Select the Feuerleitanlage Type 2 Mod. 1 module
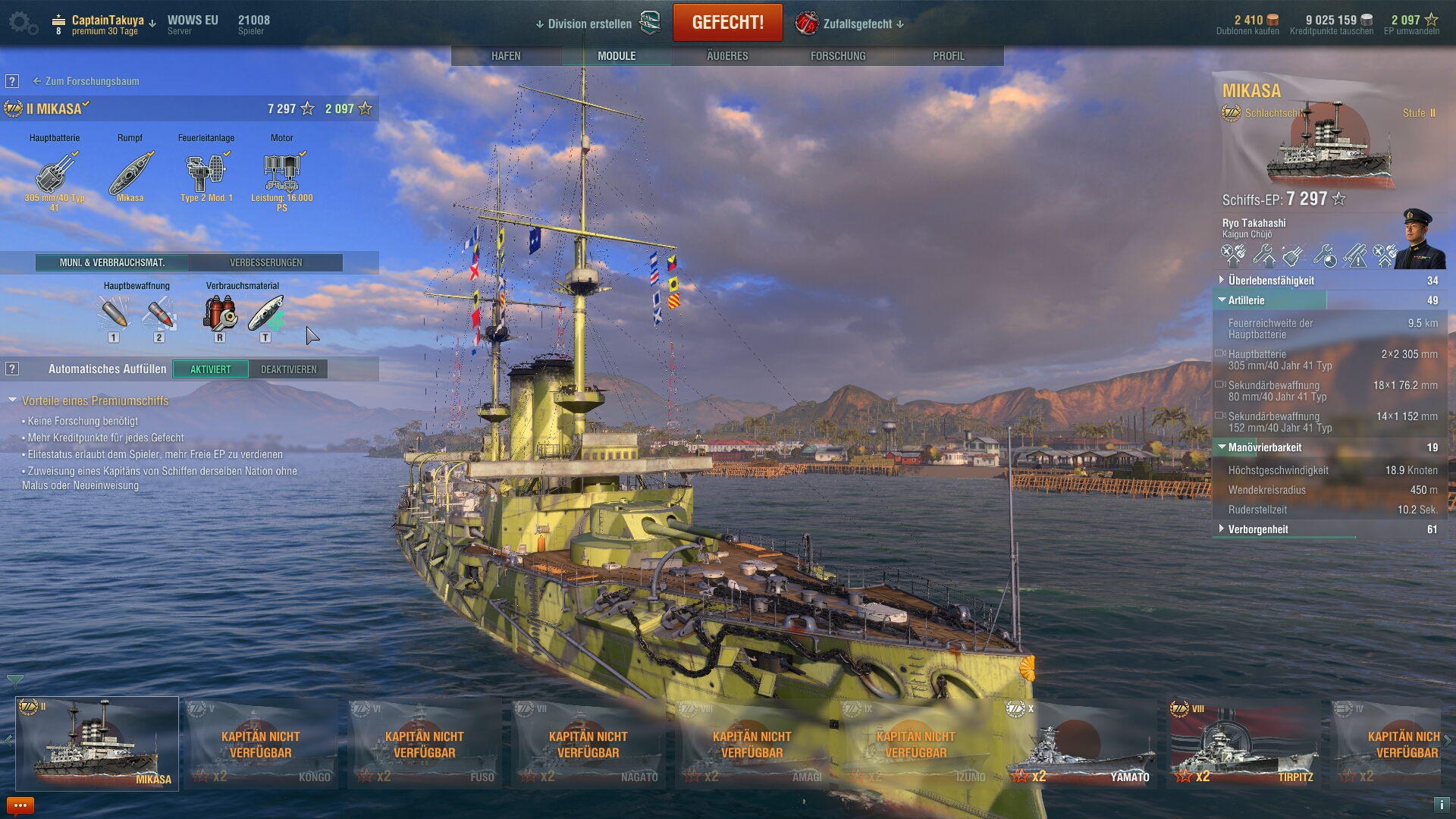The image size is (1456, 819). (206, 174)
